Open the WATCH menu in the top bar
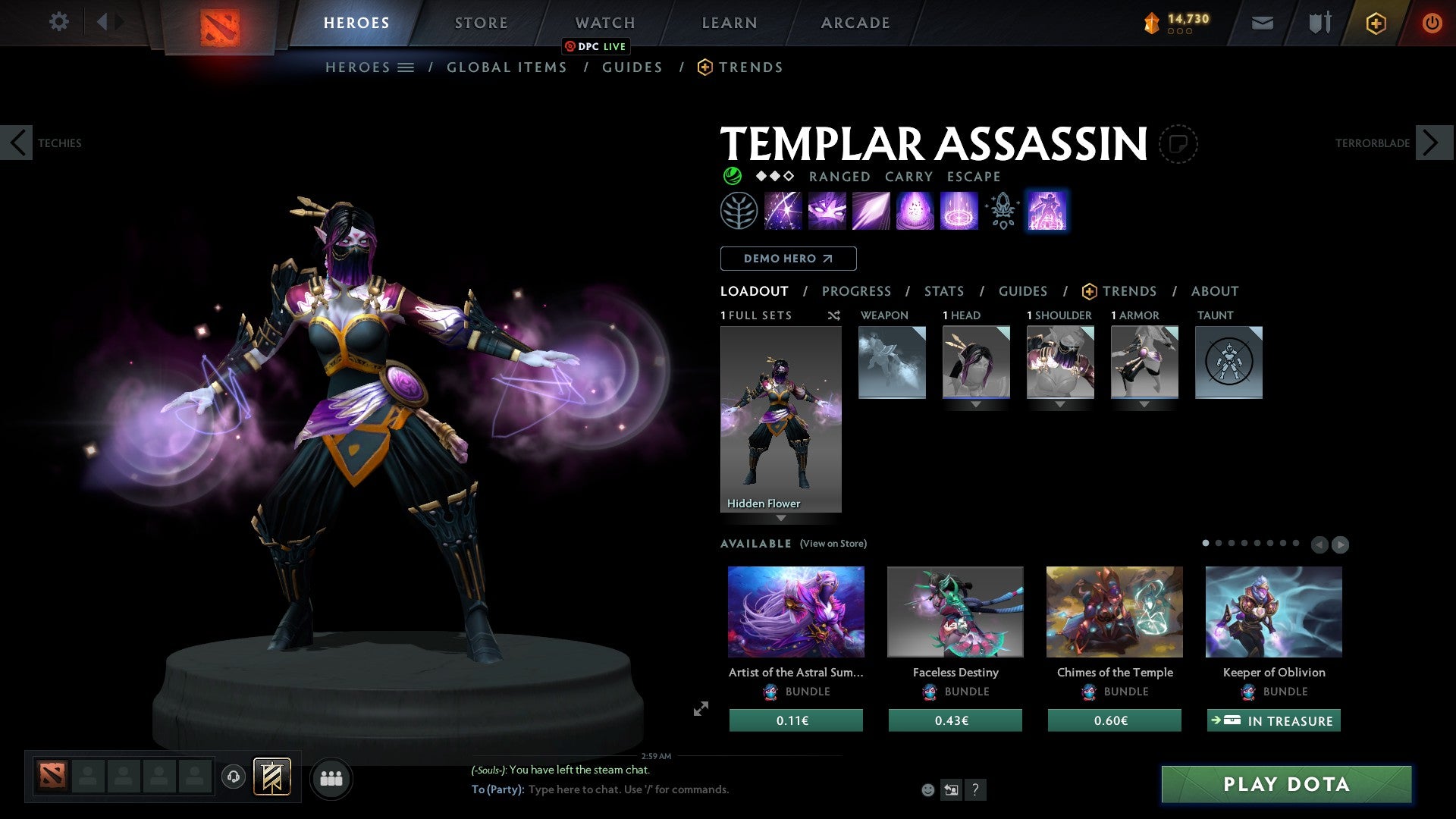Image resolution: width=1456 pixels, height=819 pixels. (604, 23)
